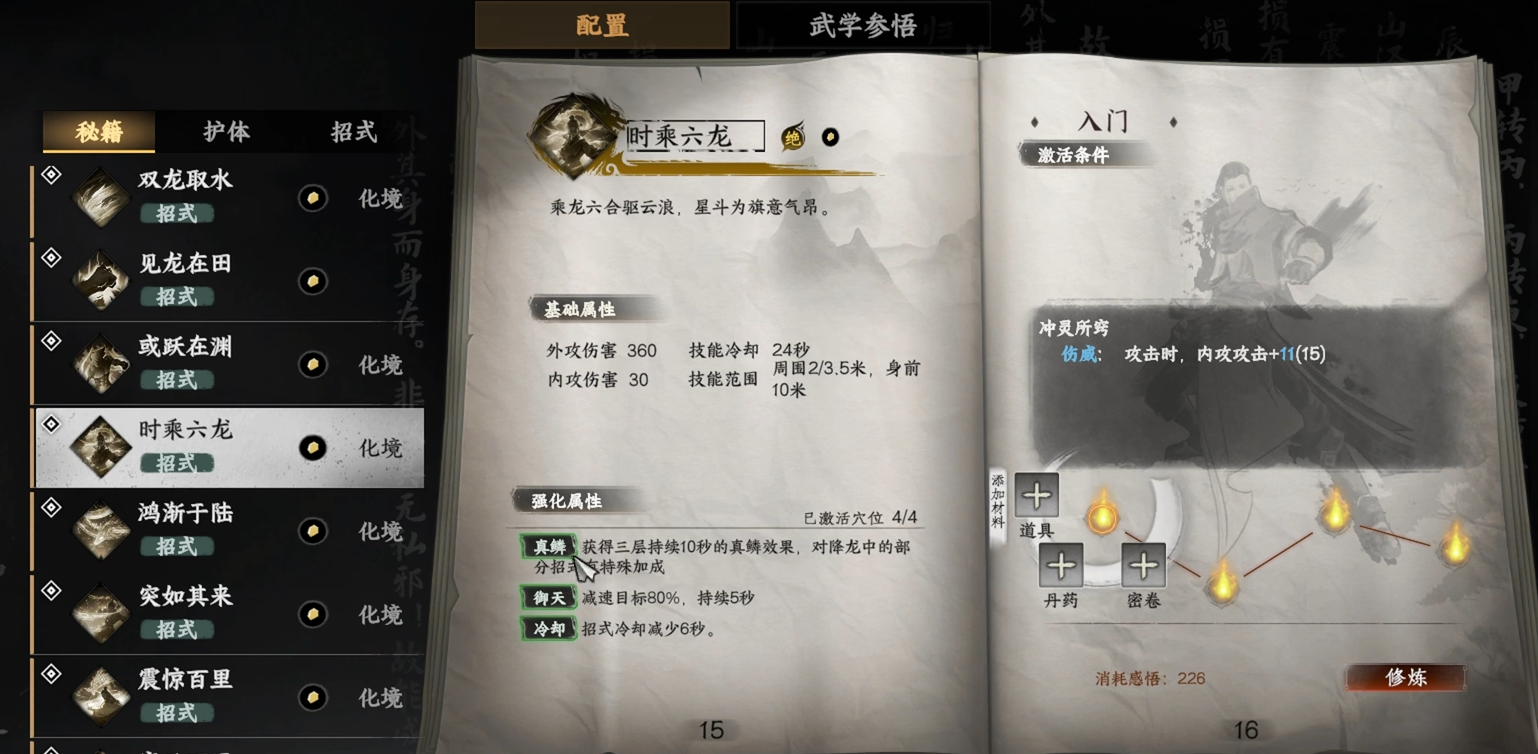Toggle the 冷却 enhancement attribute

[548, 629]
